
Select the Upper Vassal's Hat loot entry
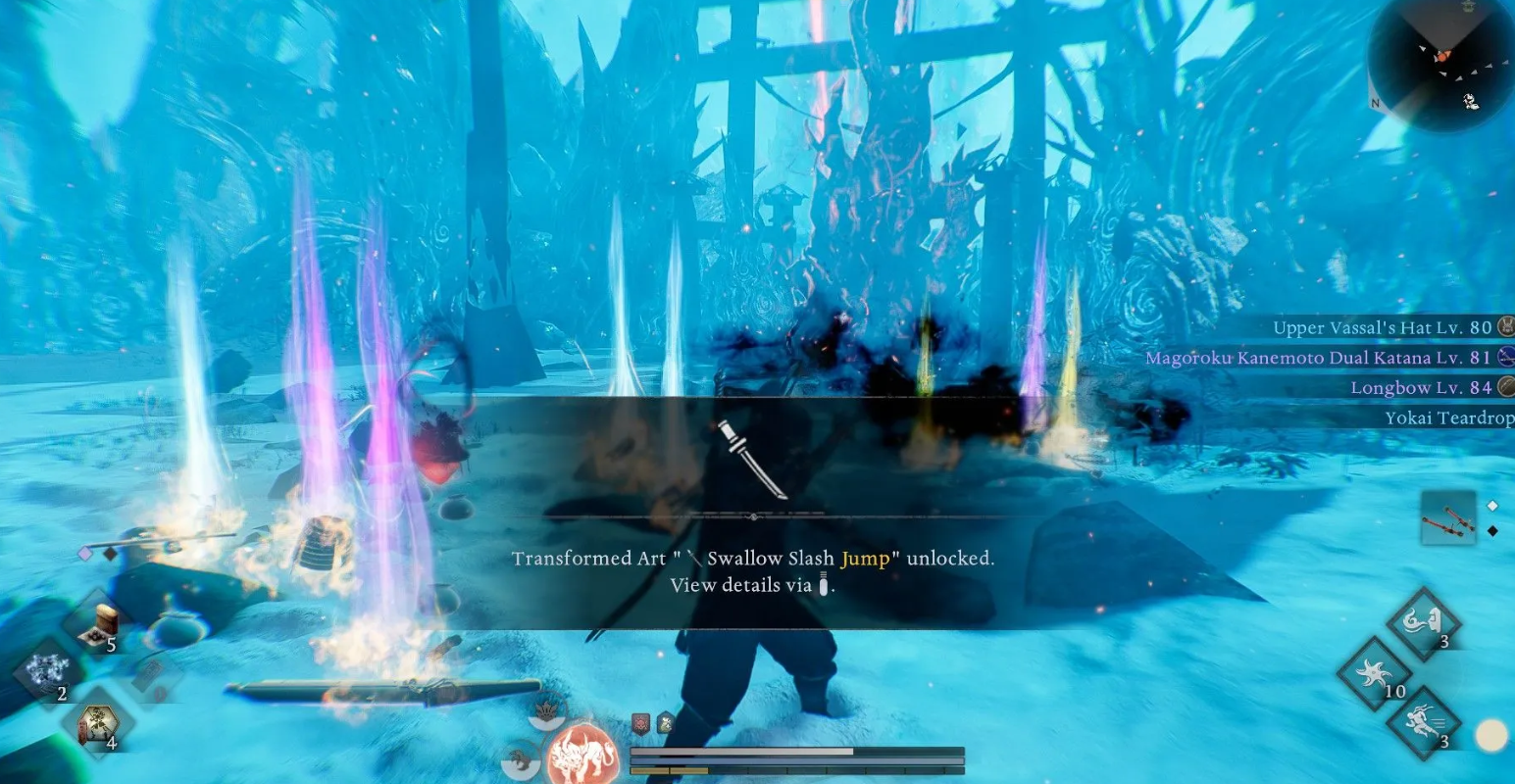[x=1382, y=327]
